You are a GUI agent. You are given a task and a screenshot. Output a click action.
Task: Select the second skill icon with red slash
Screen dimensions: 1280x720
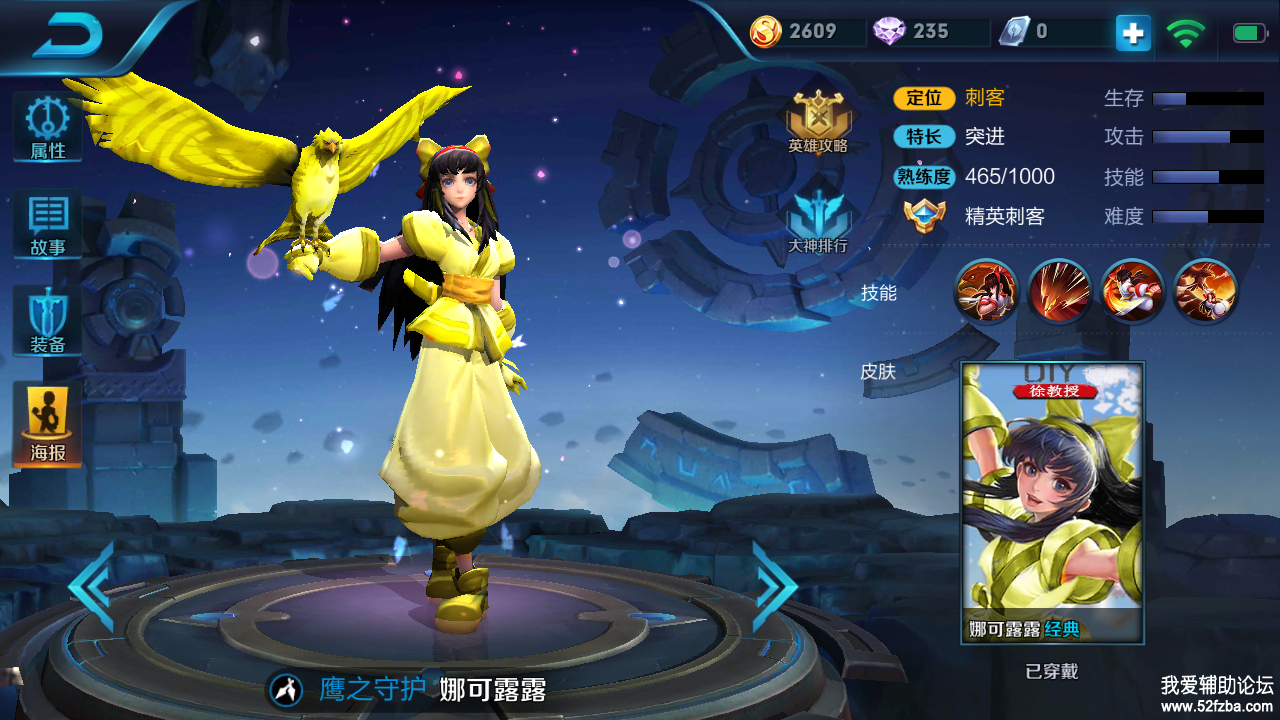1059,292
